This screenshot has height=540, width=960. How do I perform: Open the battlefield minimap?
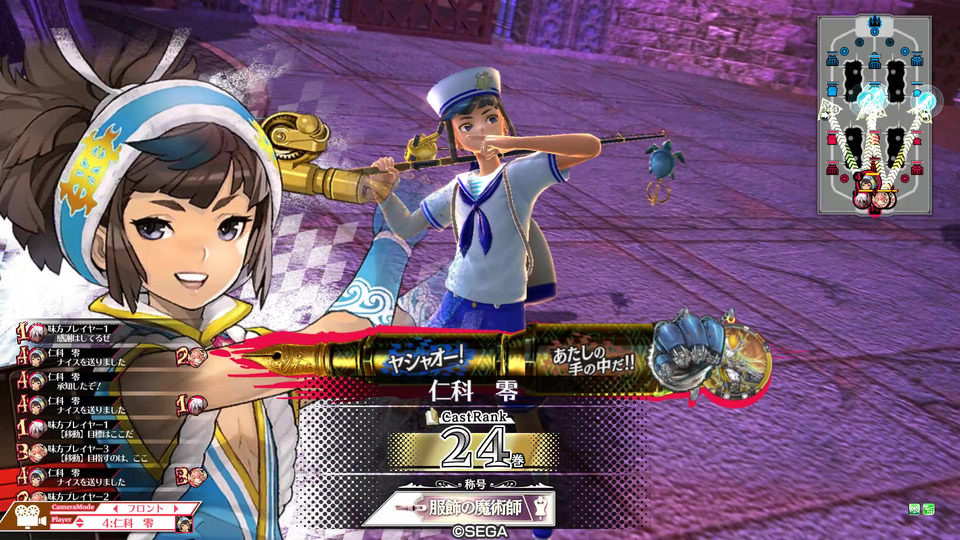[873, 115]
